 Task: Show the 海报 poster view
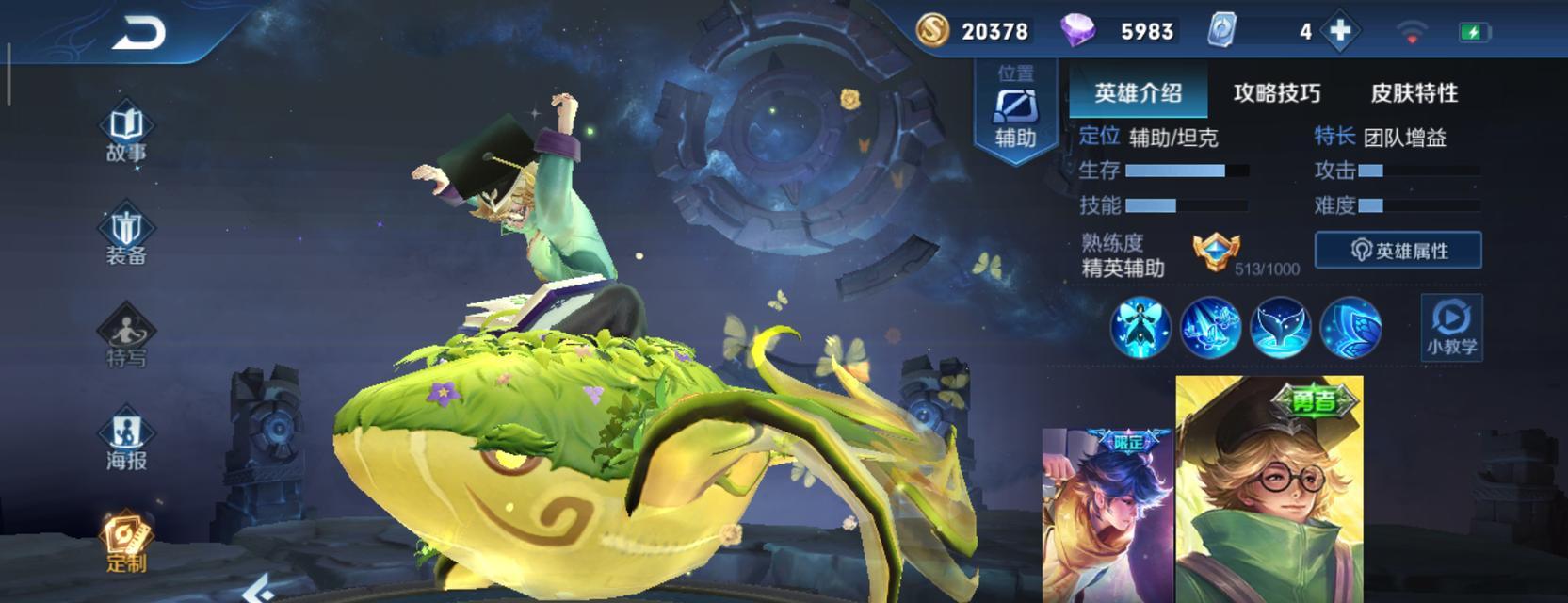click(x=126, y=442)
